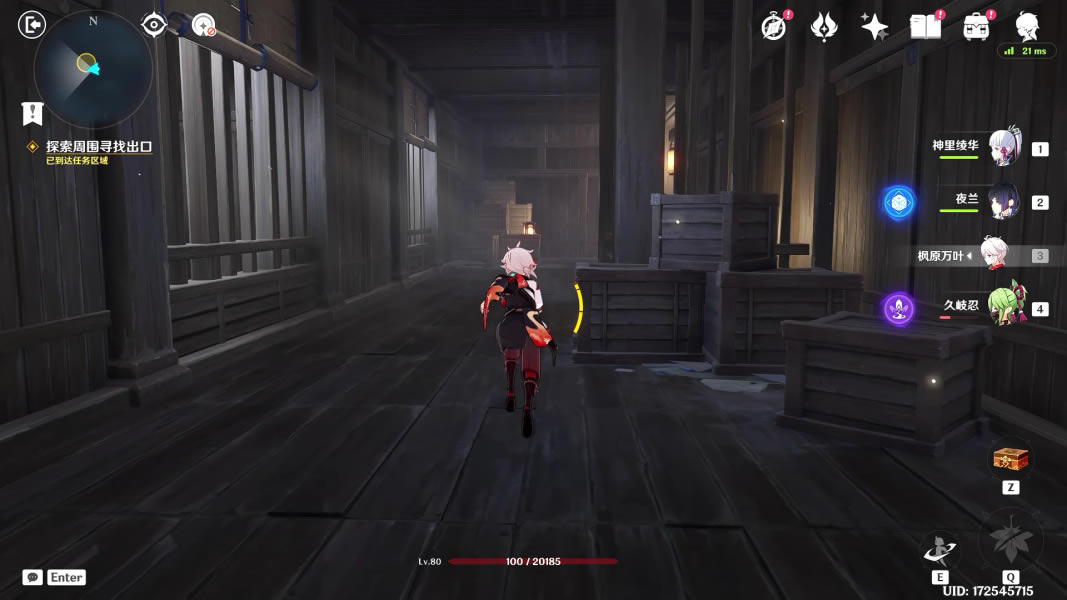The height and width of the screenshot is (600, 1067).
Task: Select the quest tracker 探索周围寻找出口
Action: pos(98,147)
